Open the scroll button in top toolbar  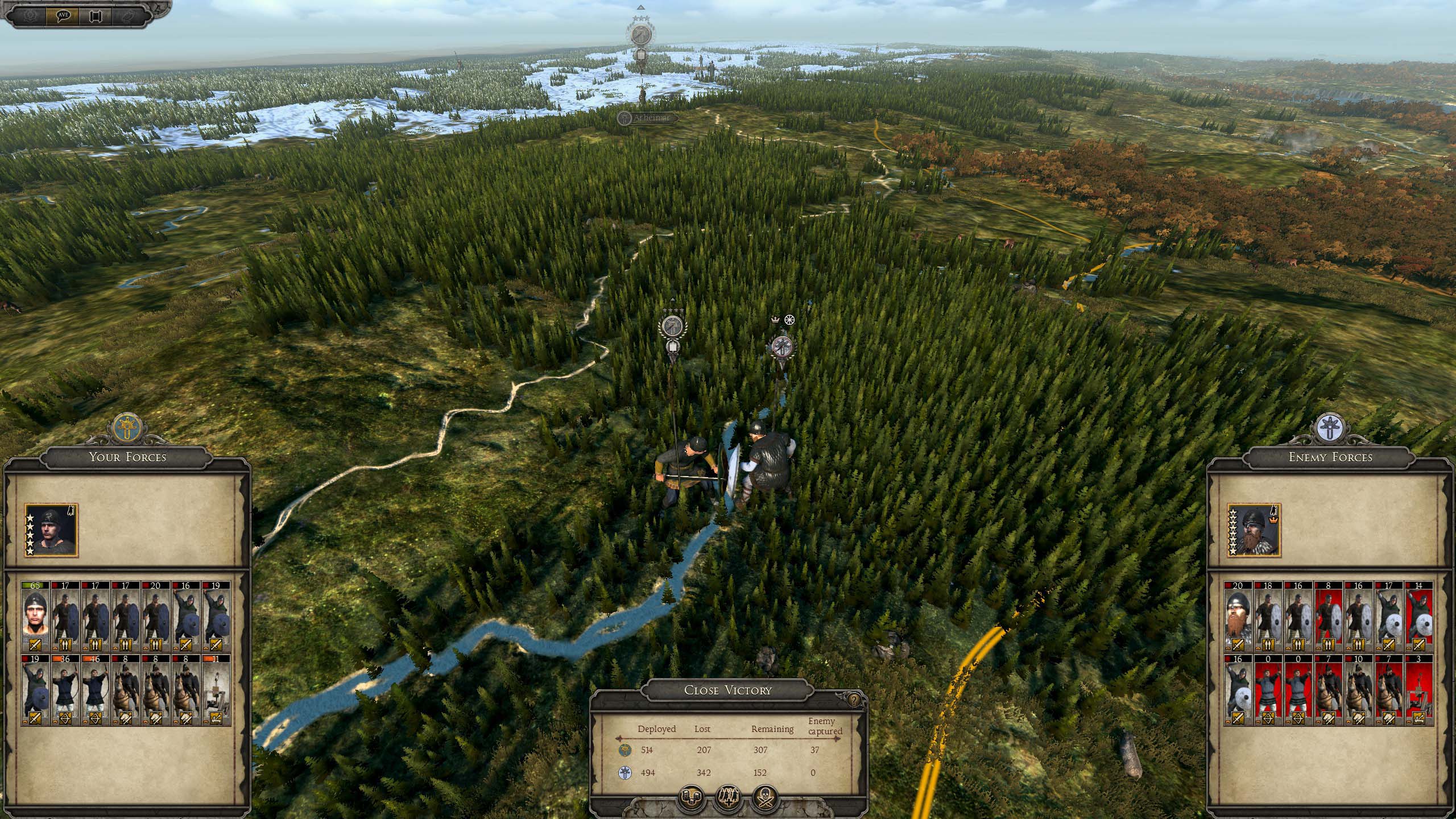pos(95,15)
